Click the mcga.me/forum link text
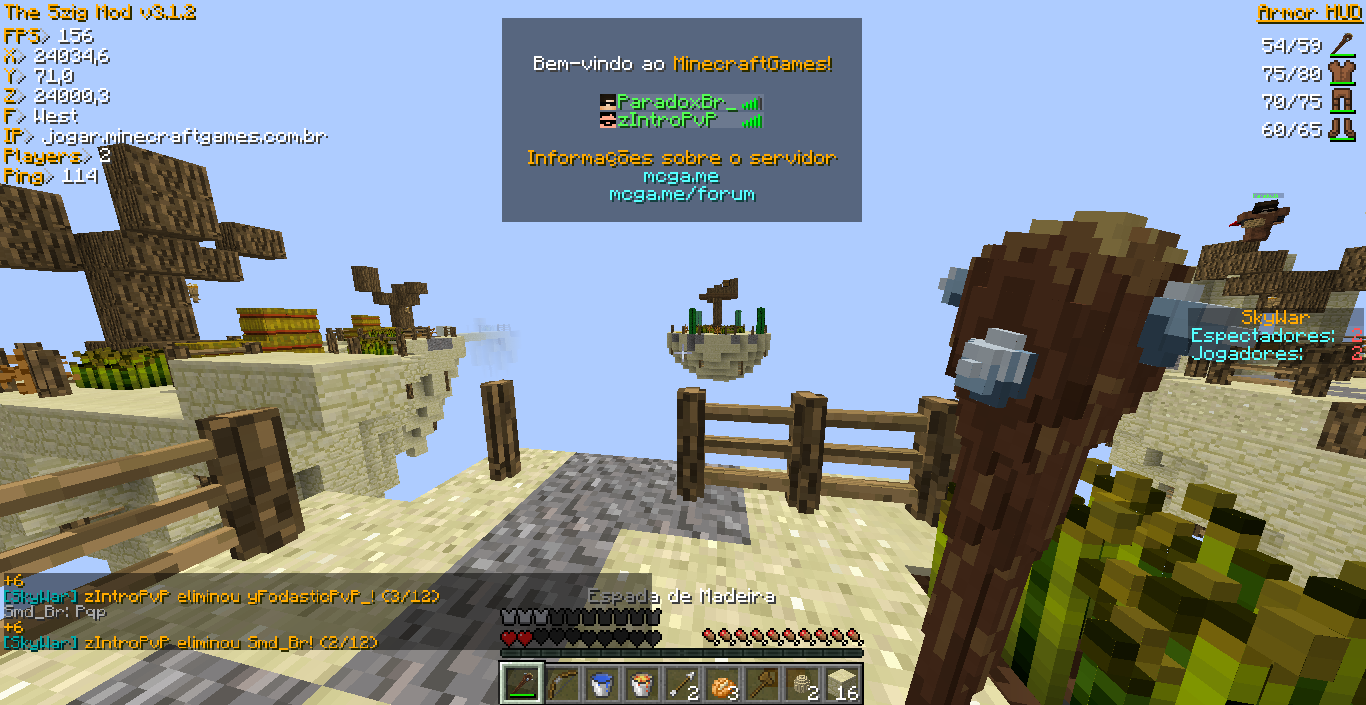Image resolution: width=1366 pixels, height=705 pixels. point(682,194)
